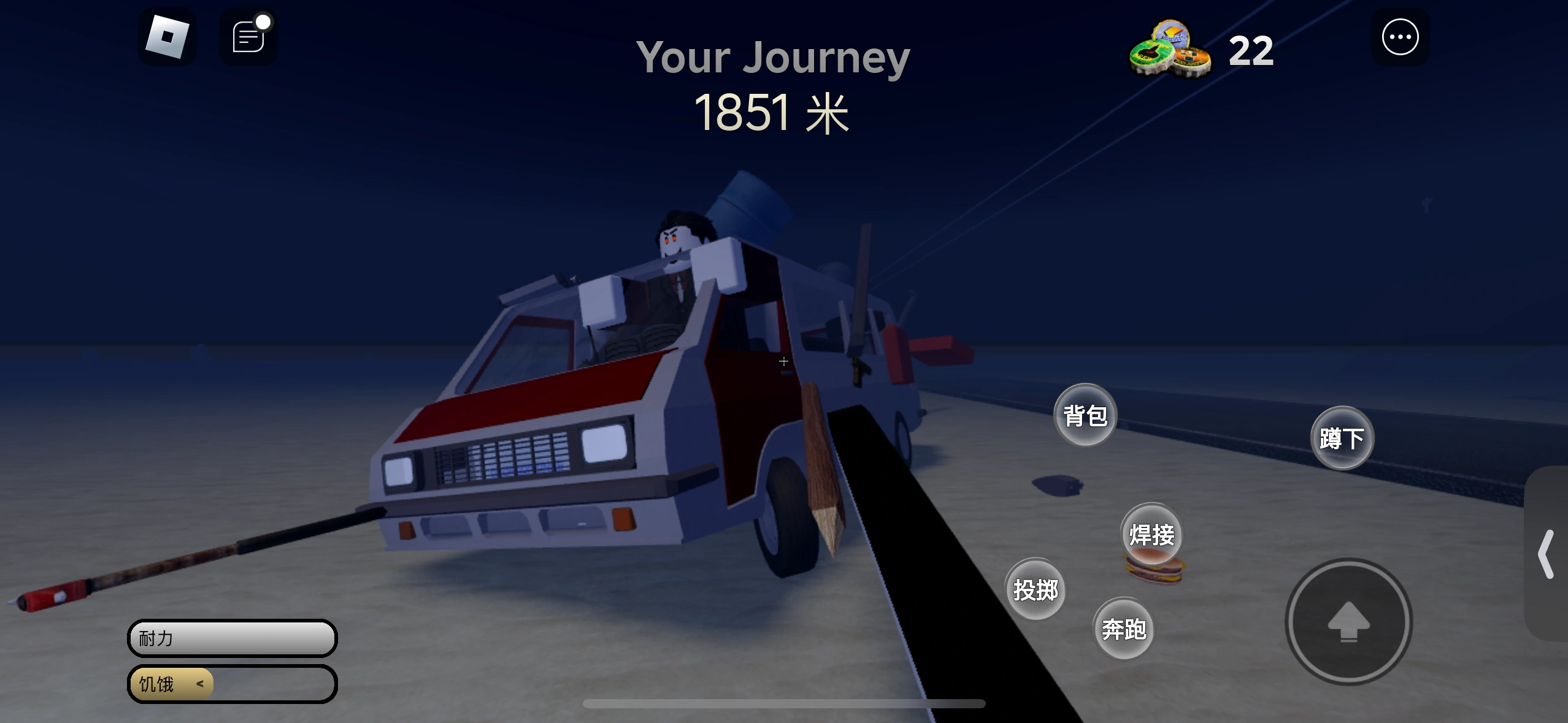Screen dimensions: 1568x723
Task: Open the Roblox main menu icon
Action: click(169, 37)
